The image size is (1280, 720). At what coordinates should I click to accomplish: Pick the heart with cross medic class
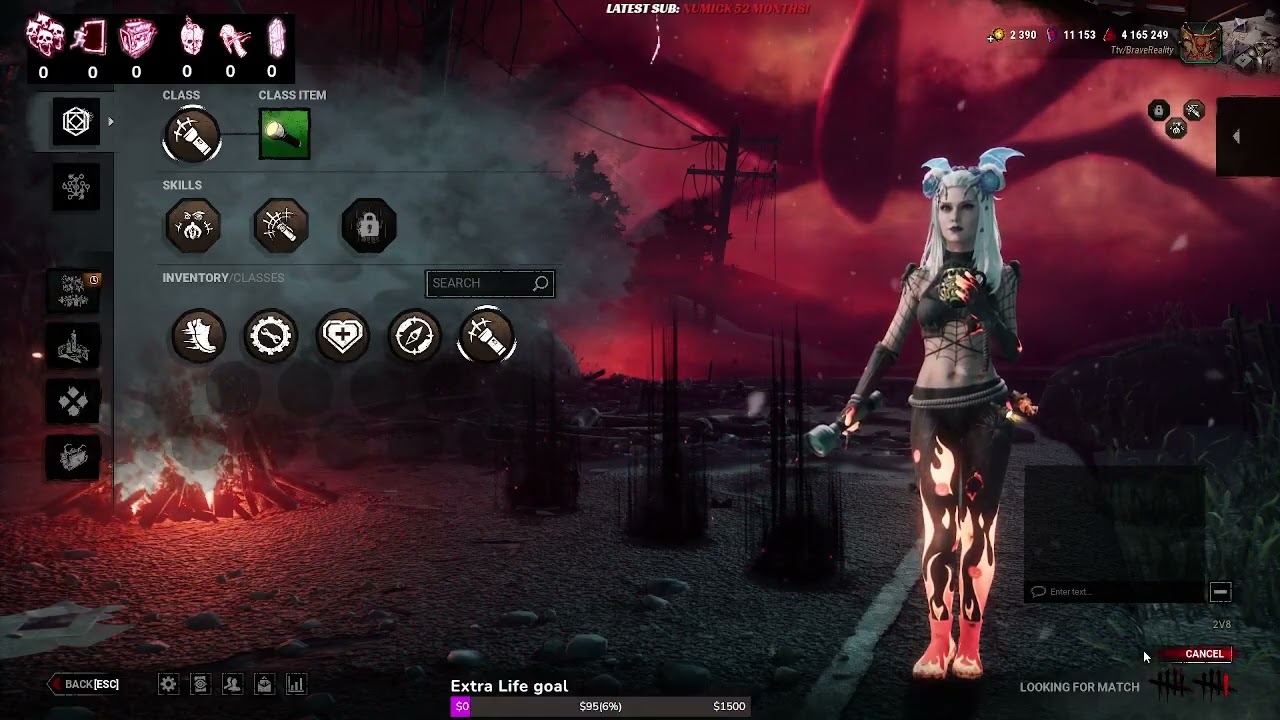point(343,335)
